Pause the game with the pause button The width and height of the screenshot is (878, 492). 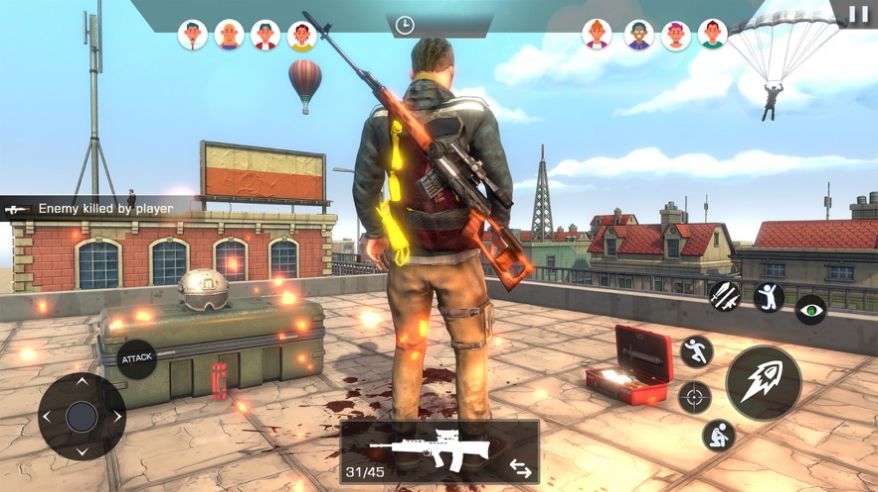coord(858,15)
